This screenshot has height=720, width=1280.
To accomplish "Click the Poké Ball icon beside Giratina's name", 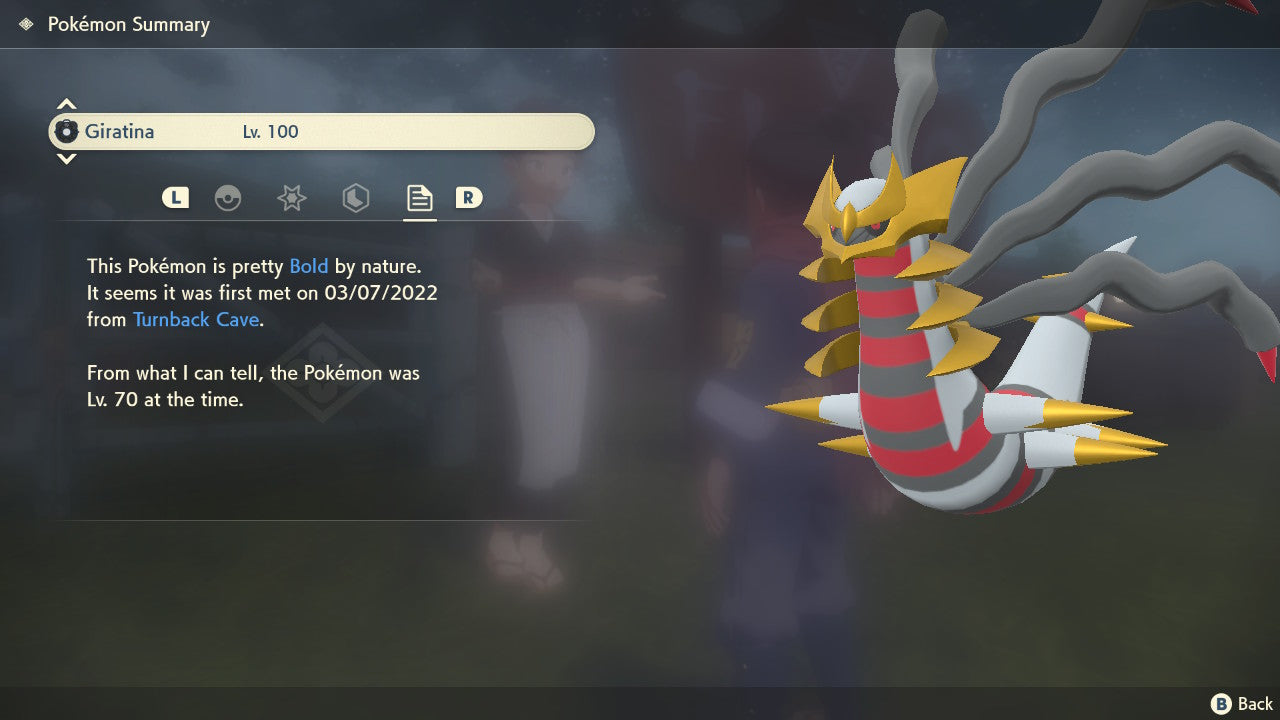I will pyautogui.click(x=68, y=131).
